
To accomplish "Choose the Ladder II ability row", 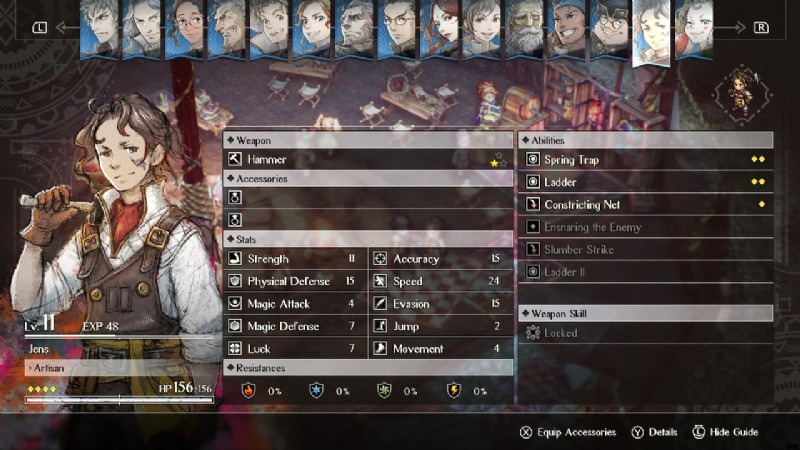I will [x=645, y=272].
